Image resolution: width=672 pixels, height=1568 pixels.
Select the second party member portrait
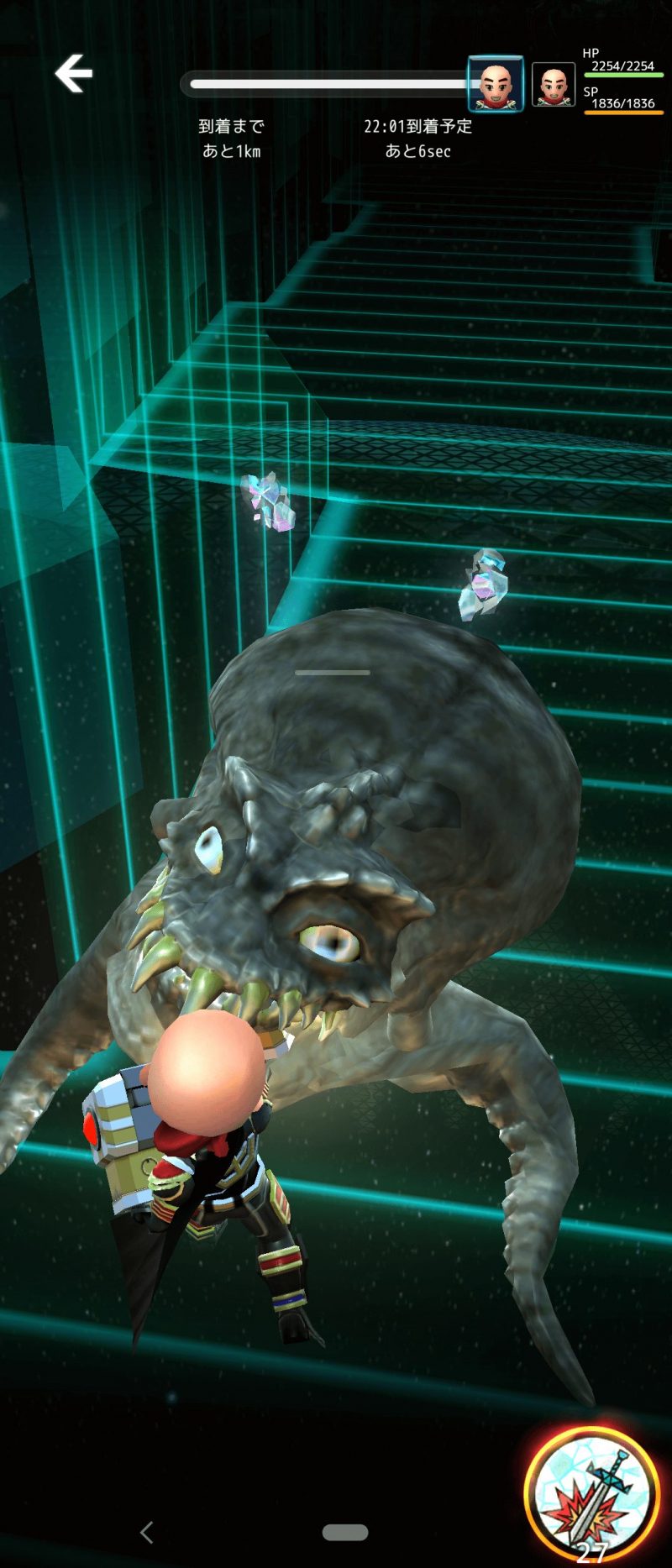553,85
